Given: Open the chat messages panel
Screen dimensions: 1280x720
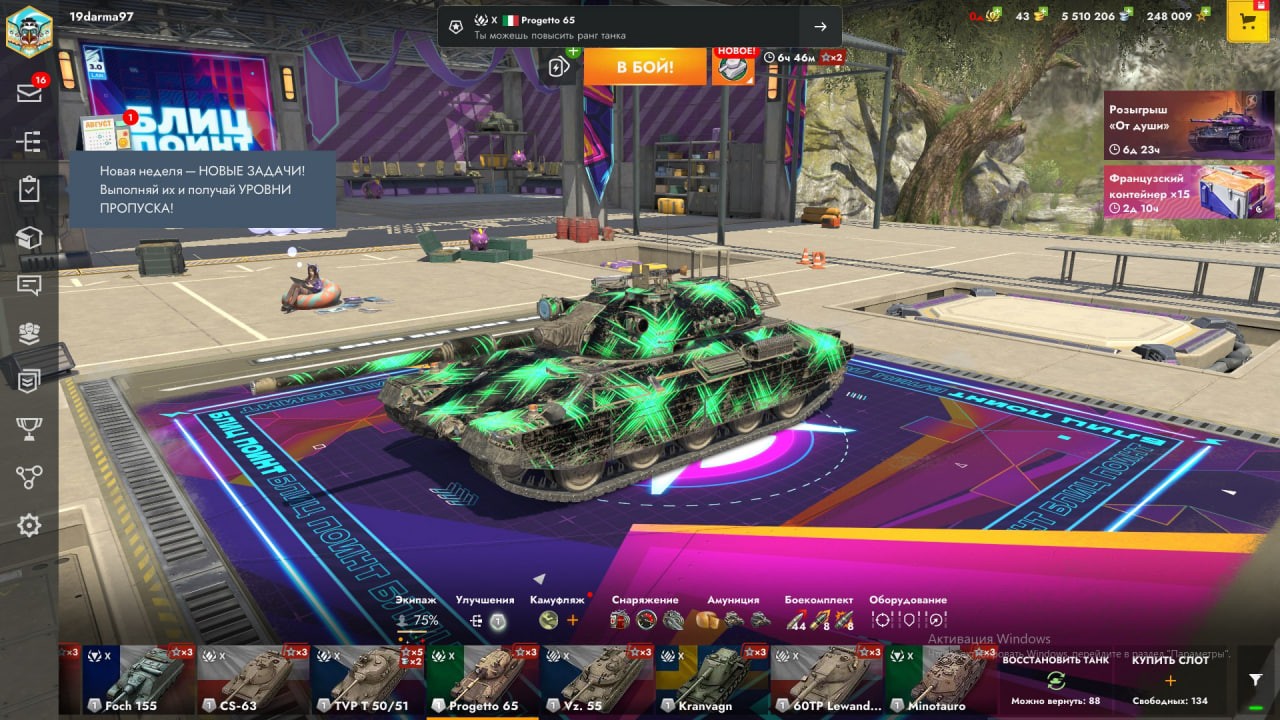Looking at the screenshot, I should (29, 285).
